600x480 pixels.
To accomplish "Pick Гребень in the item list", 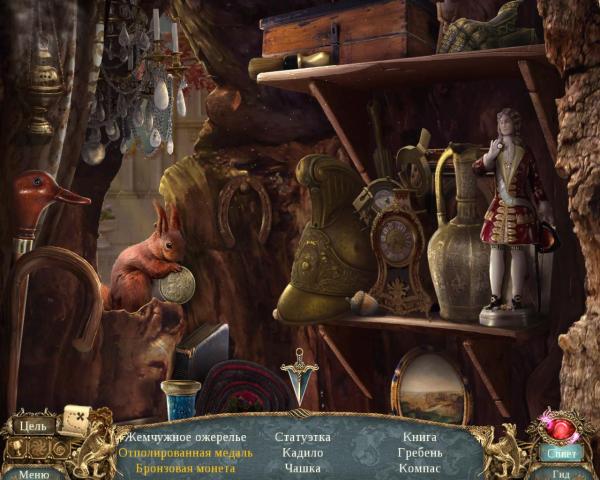I will point(420,452).
